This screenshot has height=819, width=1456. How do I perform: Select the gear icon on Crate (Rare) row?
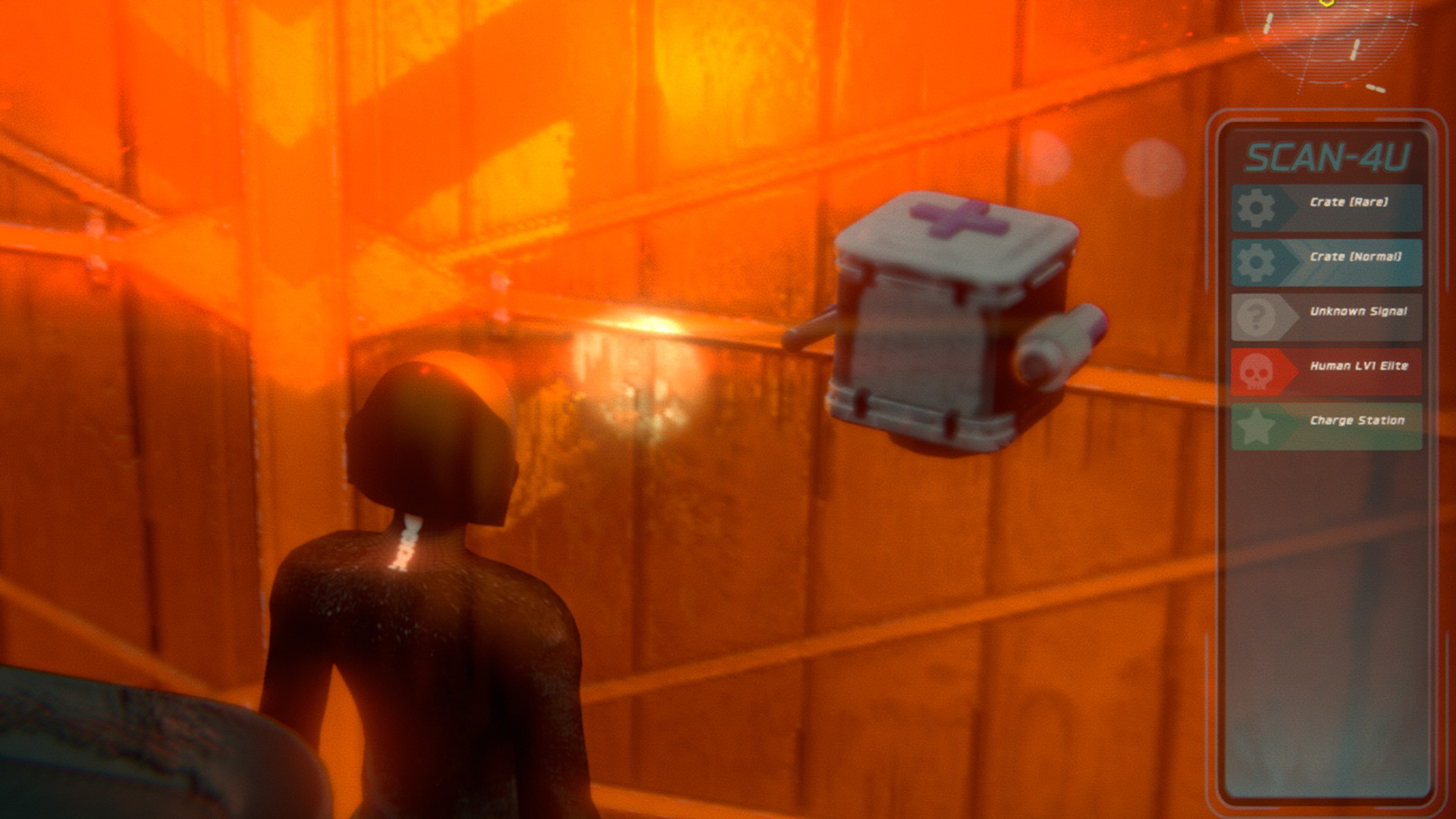pos(1256,204)
